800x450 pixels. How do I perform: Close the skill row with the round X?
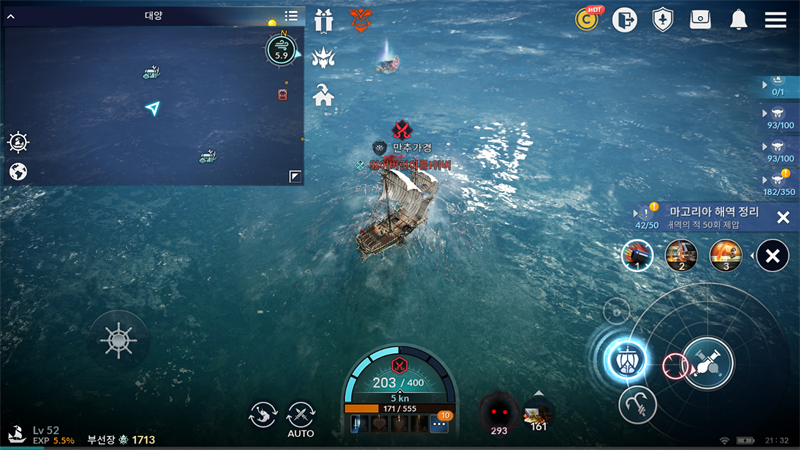772,256
